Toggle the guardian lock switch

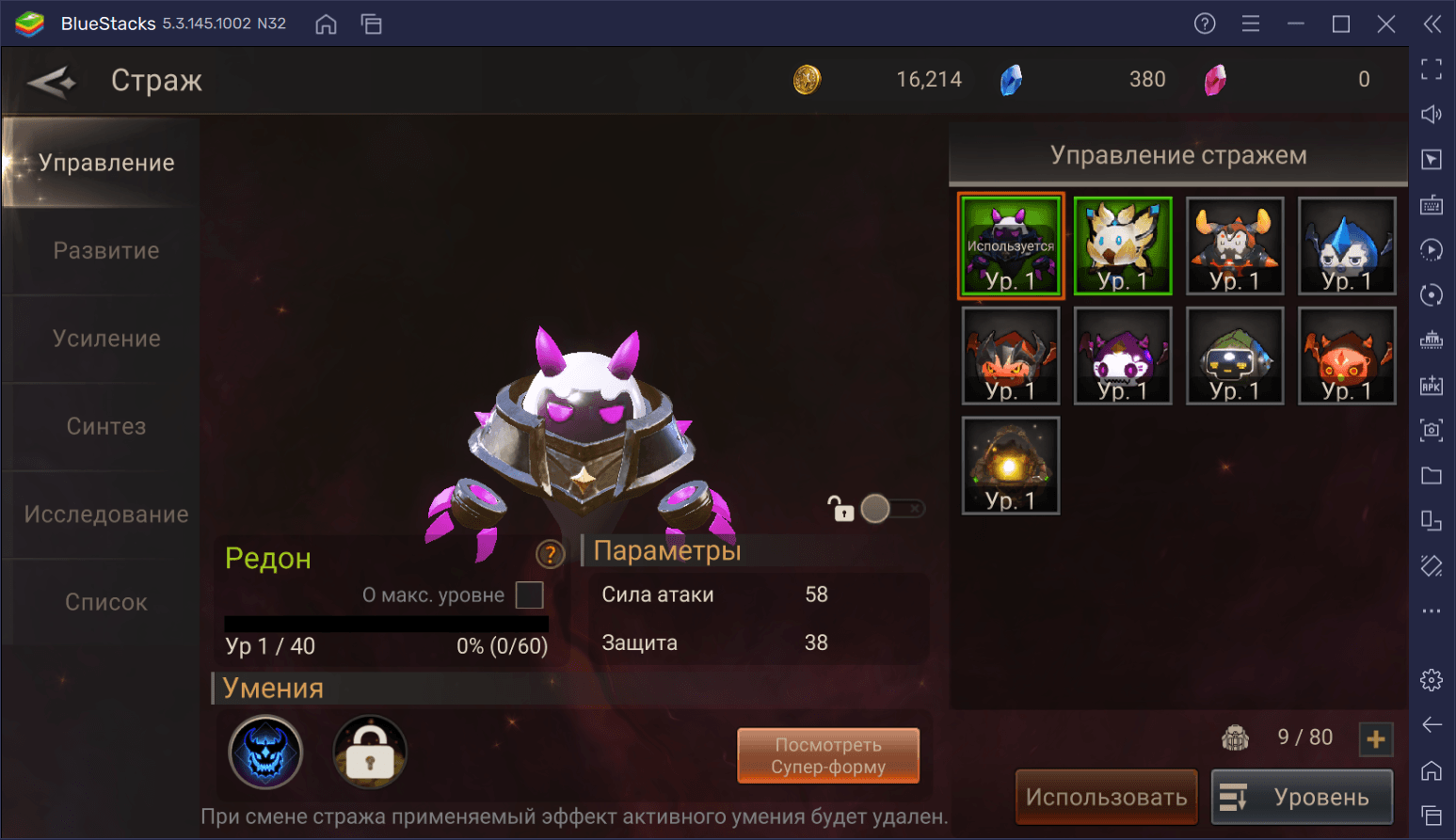point(890,509)
